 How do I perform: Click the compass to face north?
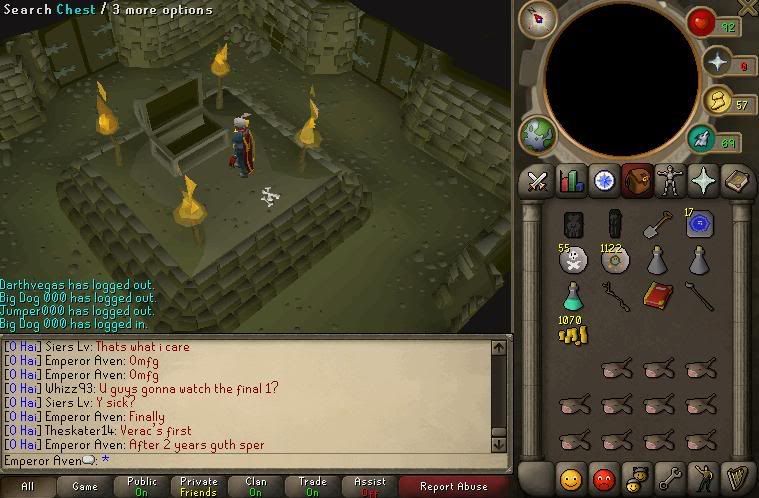[x=537, y=19]
